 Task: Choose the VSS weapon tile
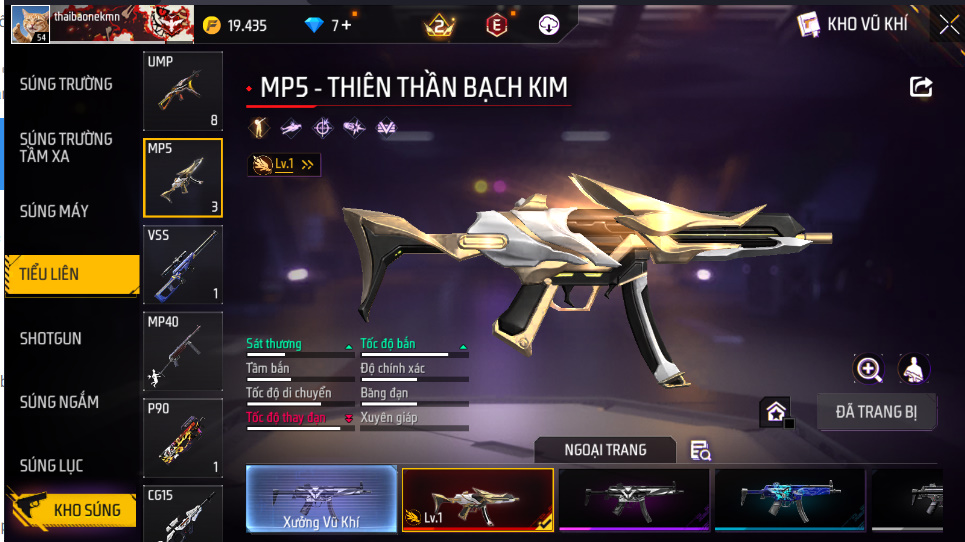pos(182,265)
